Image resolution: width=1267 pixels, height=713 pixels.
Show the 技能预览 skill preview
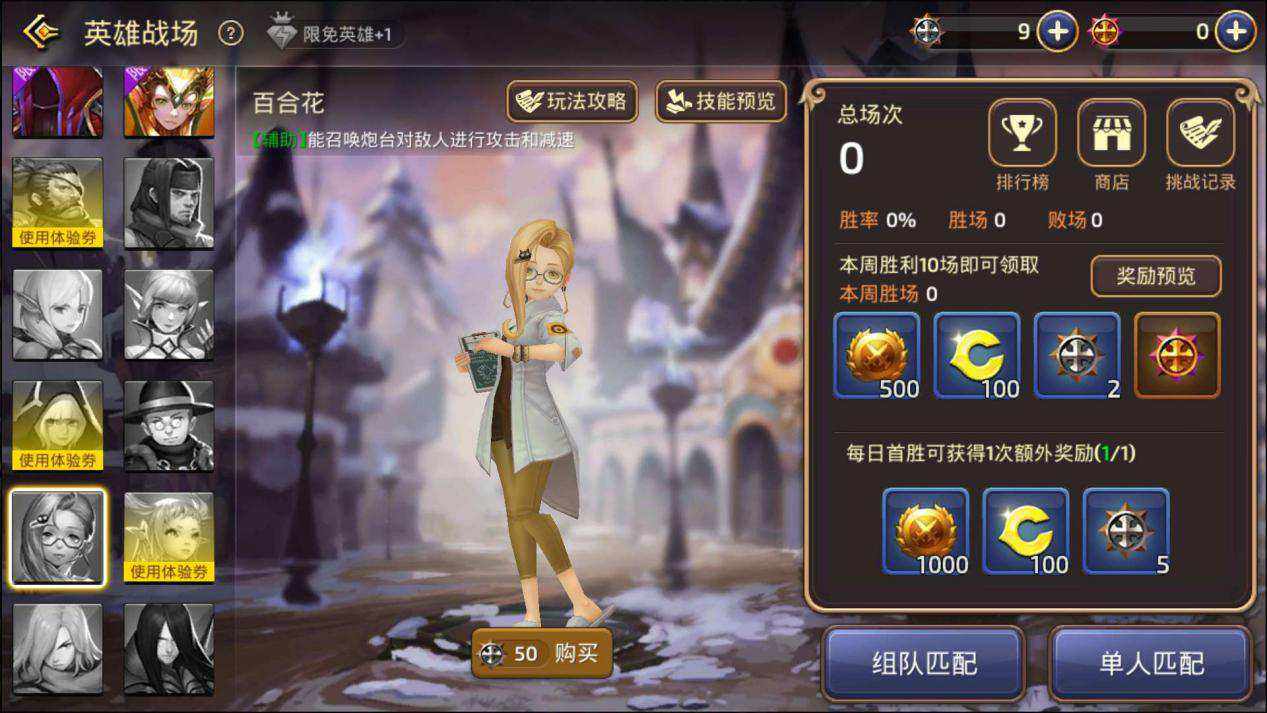(x=721, y=101)
